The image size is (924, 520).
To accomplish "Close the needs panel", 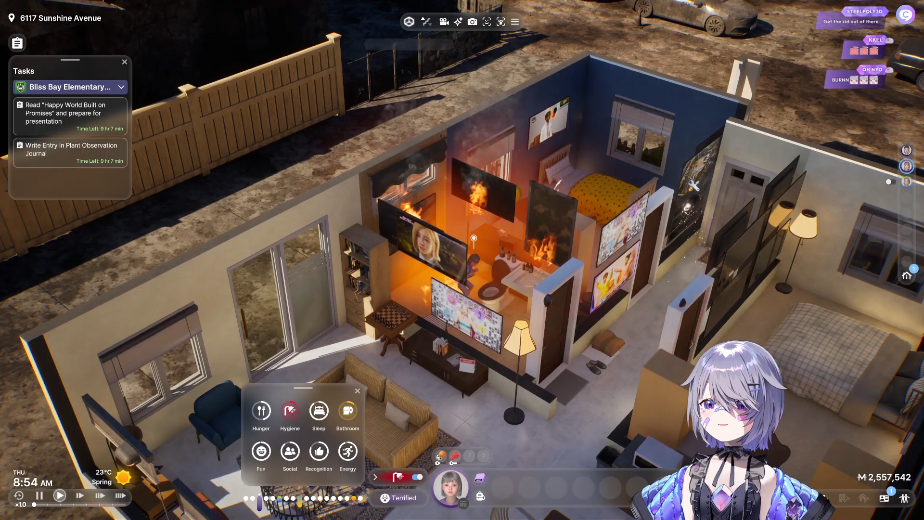I will point(357,391).
